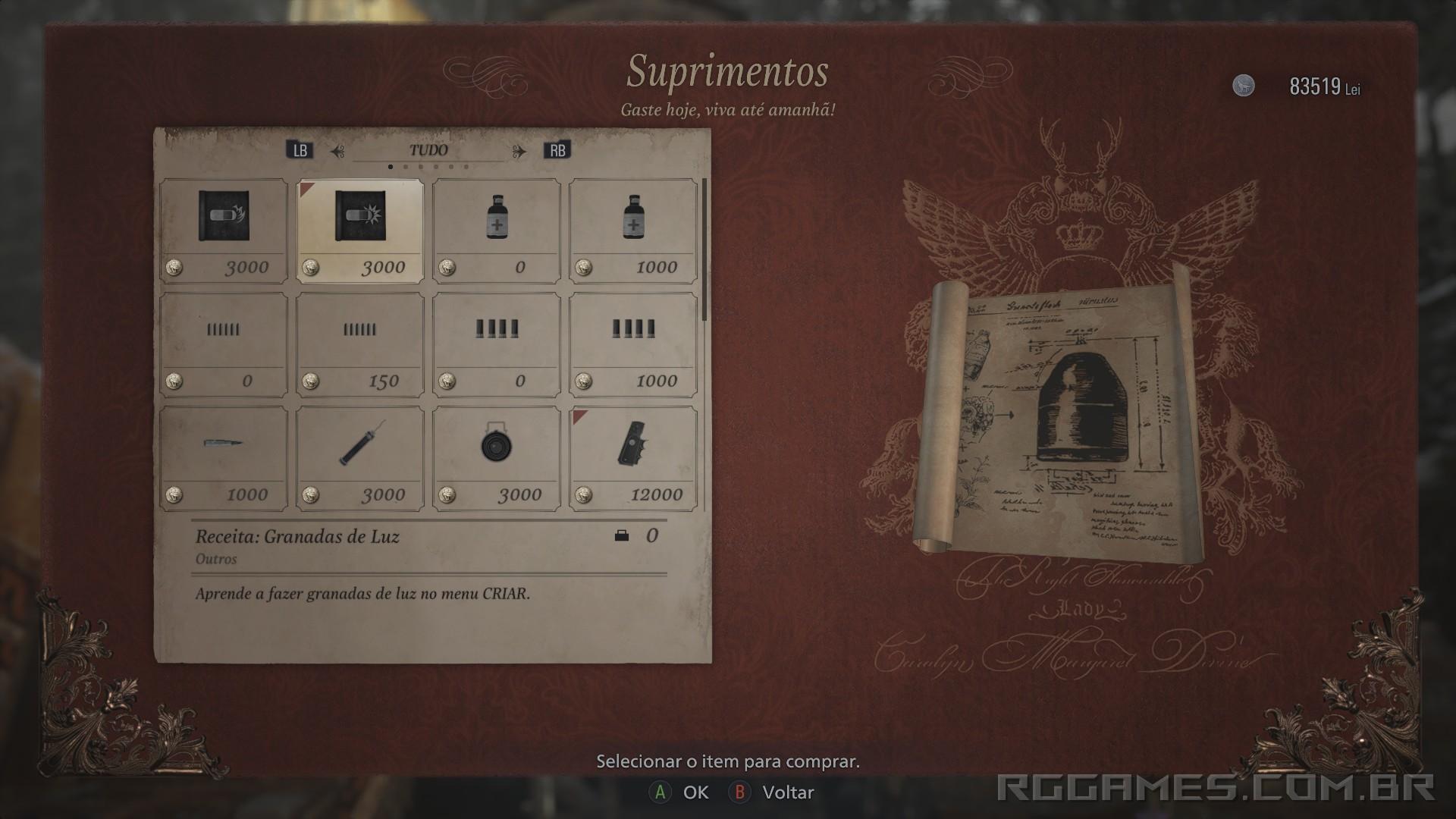Screen dimensions: 1456x819
Task: Switch to the TUDO category tab
Action: 428,149
